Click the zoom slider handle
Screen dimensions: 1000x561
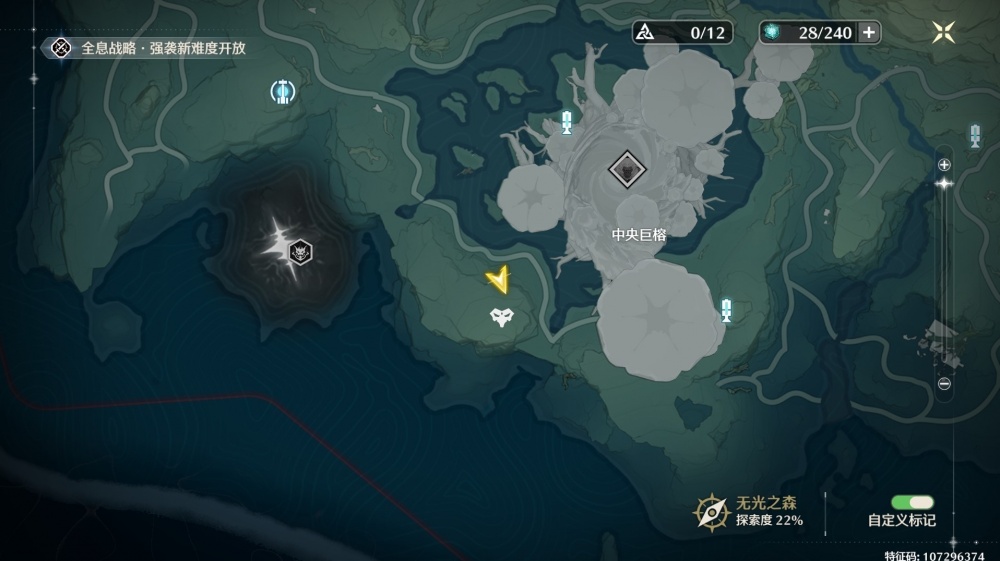click(x=944, y=184)
